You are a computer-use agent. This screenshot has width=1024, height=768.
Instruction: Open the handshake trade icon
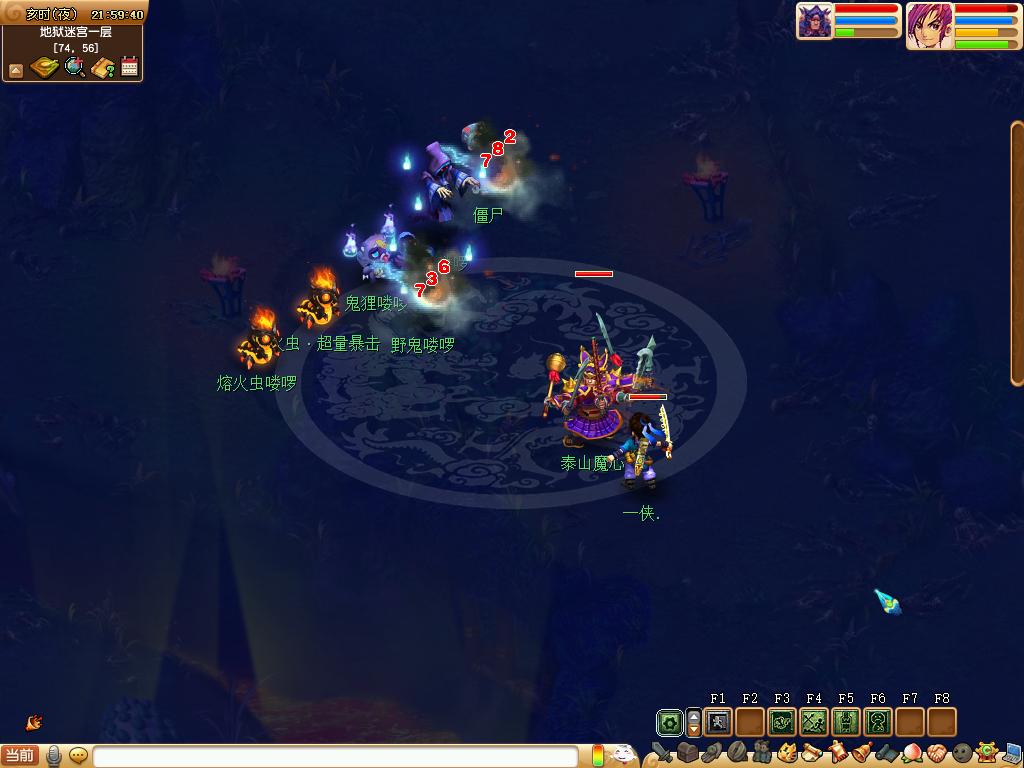pos(936,753)
